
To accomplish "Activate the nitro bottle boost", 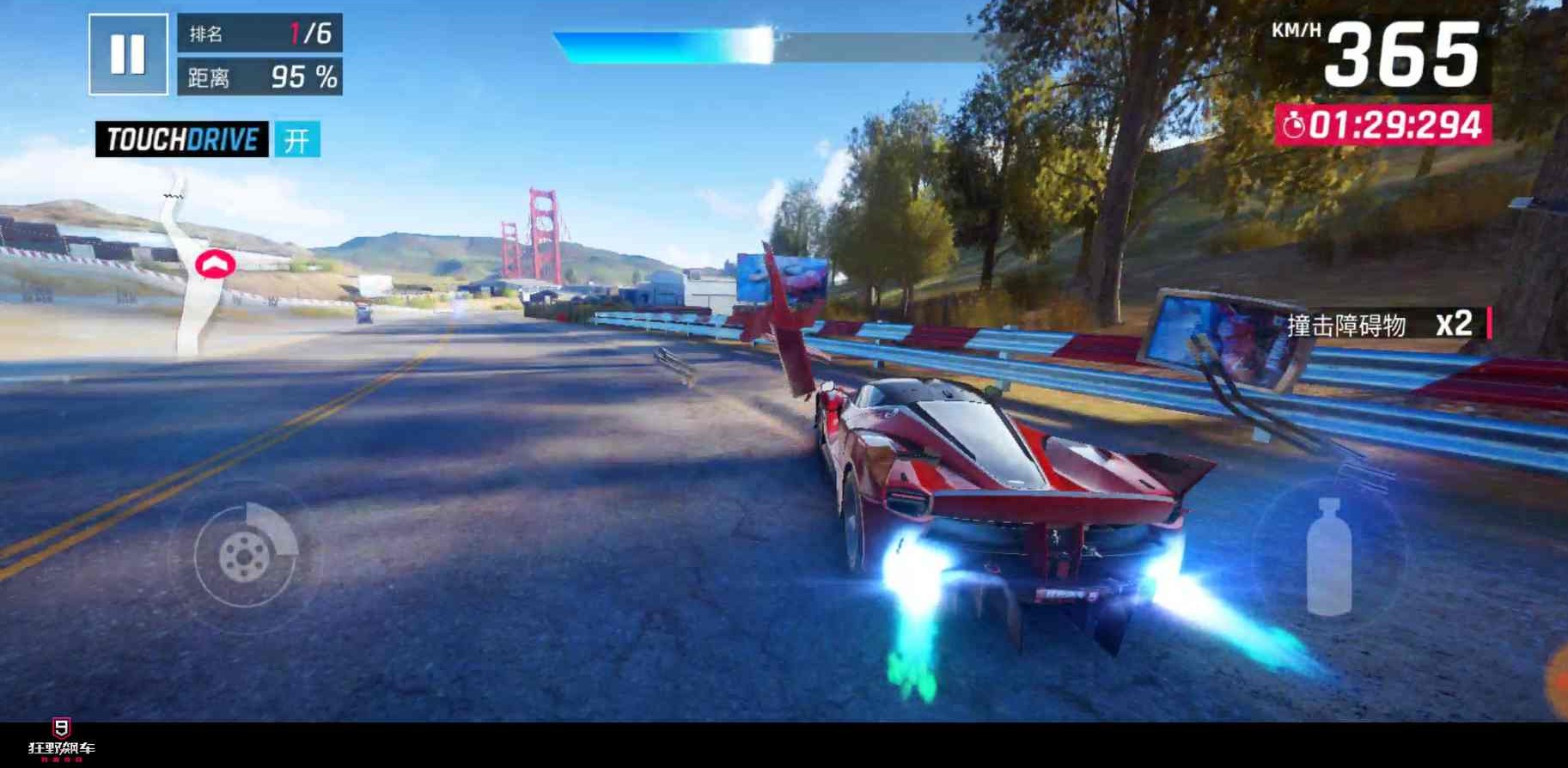I will (1328, 557).
